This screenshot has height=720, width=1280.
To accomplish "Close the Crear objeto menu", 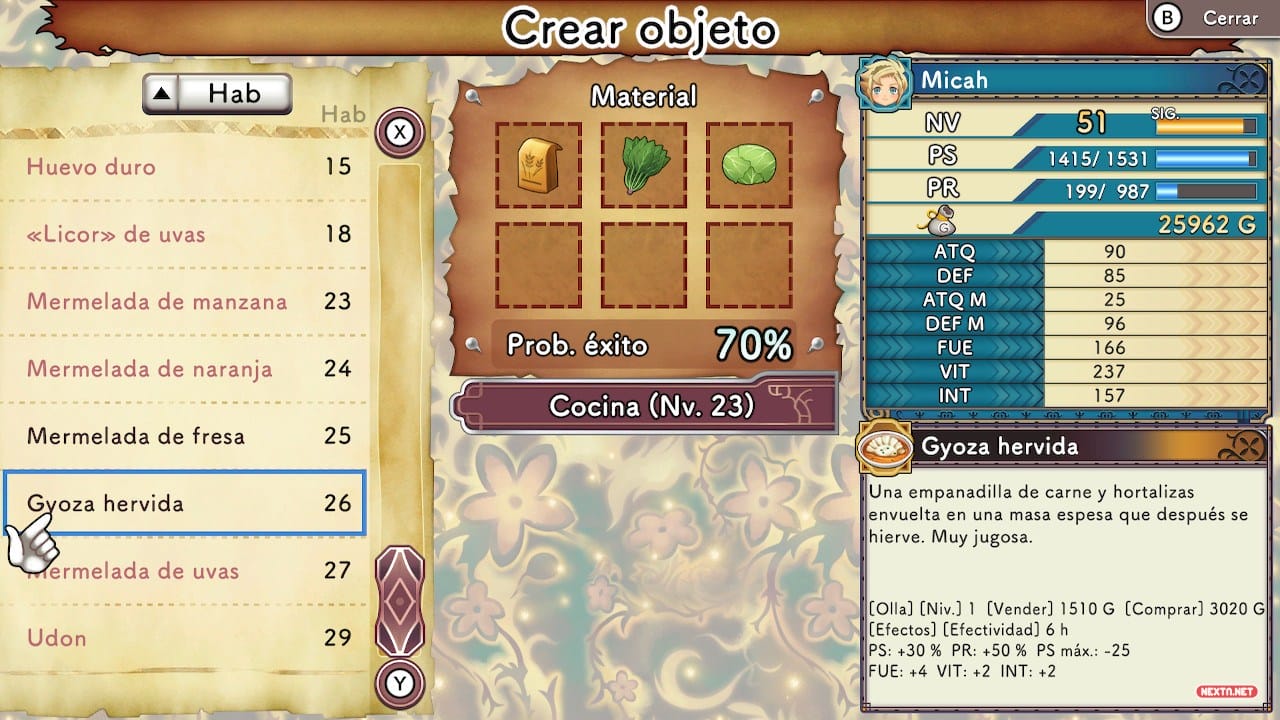I will (x=1212, y=19).
